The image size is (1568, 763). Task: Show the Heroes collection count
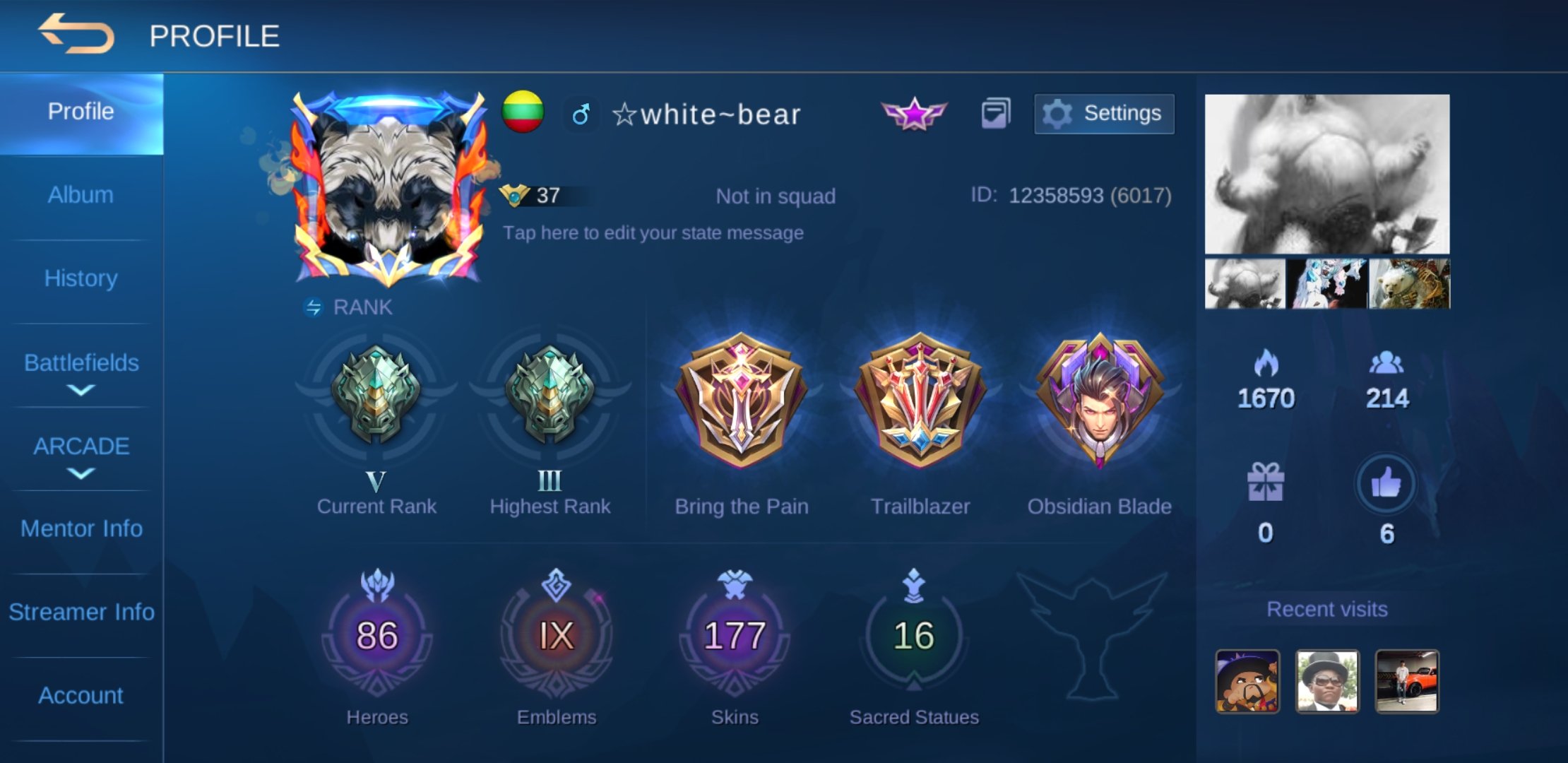(376, 636)
